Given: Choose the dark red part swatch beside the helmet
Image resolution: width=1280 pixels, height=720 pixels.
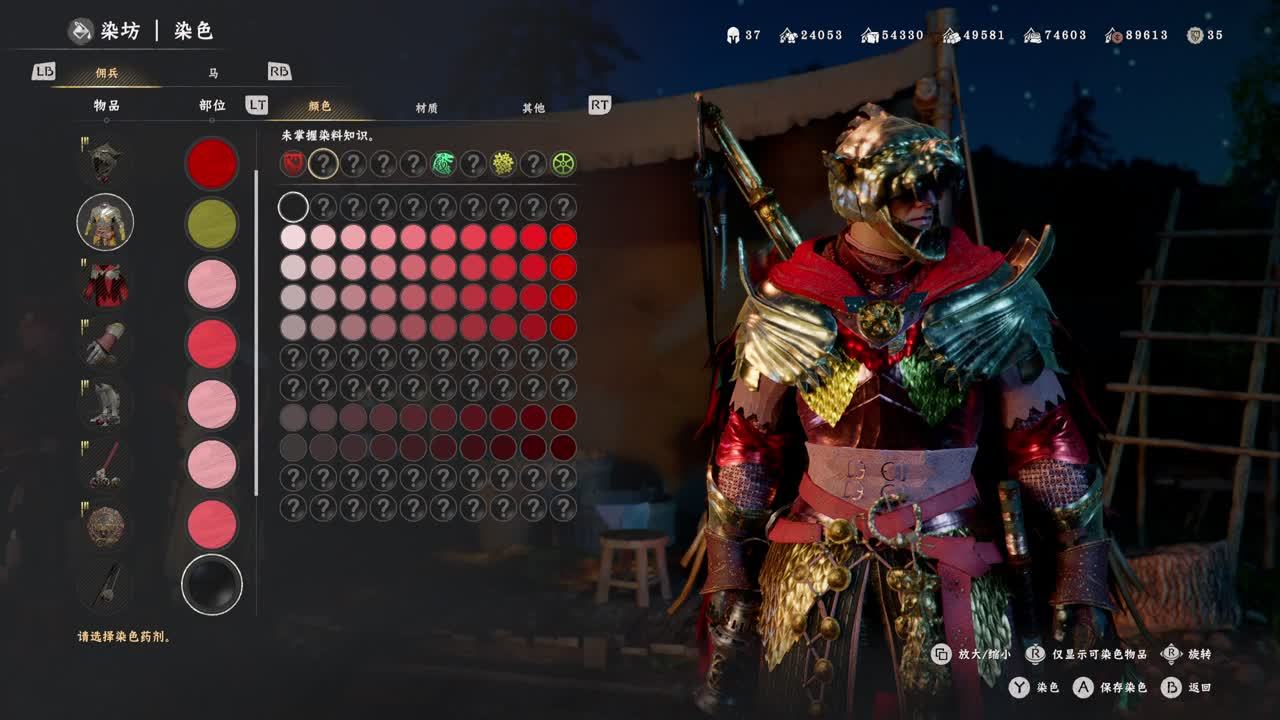Looking at the screenshot, I should coord(212,163).
